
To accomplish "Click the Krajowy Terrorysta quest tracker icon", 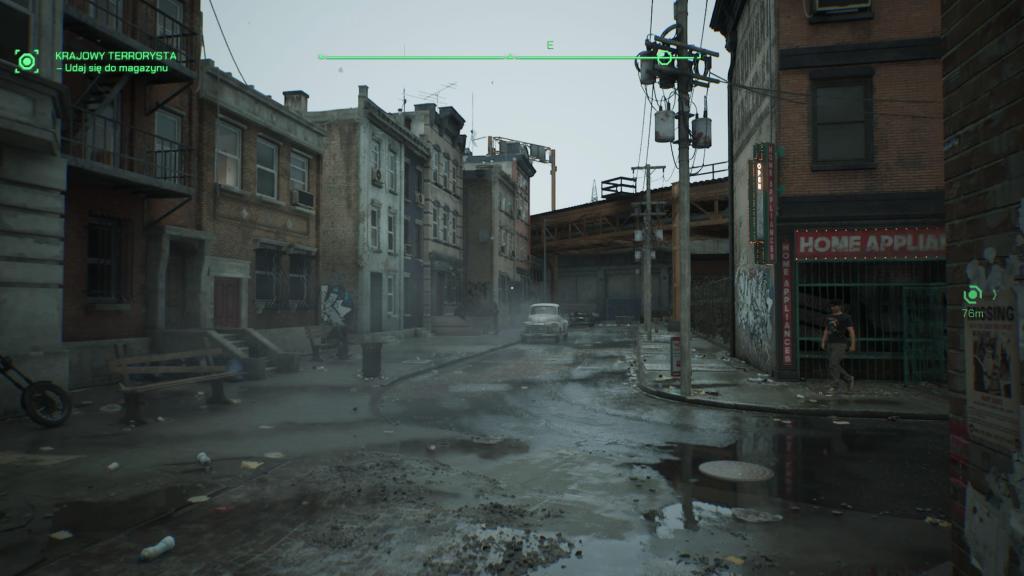I will click(26, 61).
